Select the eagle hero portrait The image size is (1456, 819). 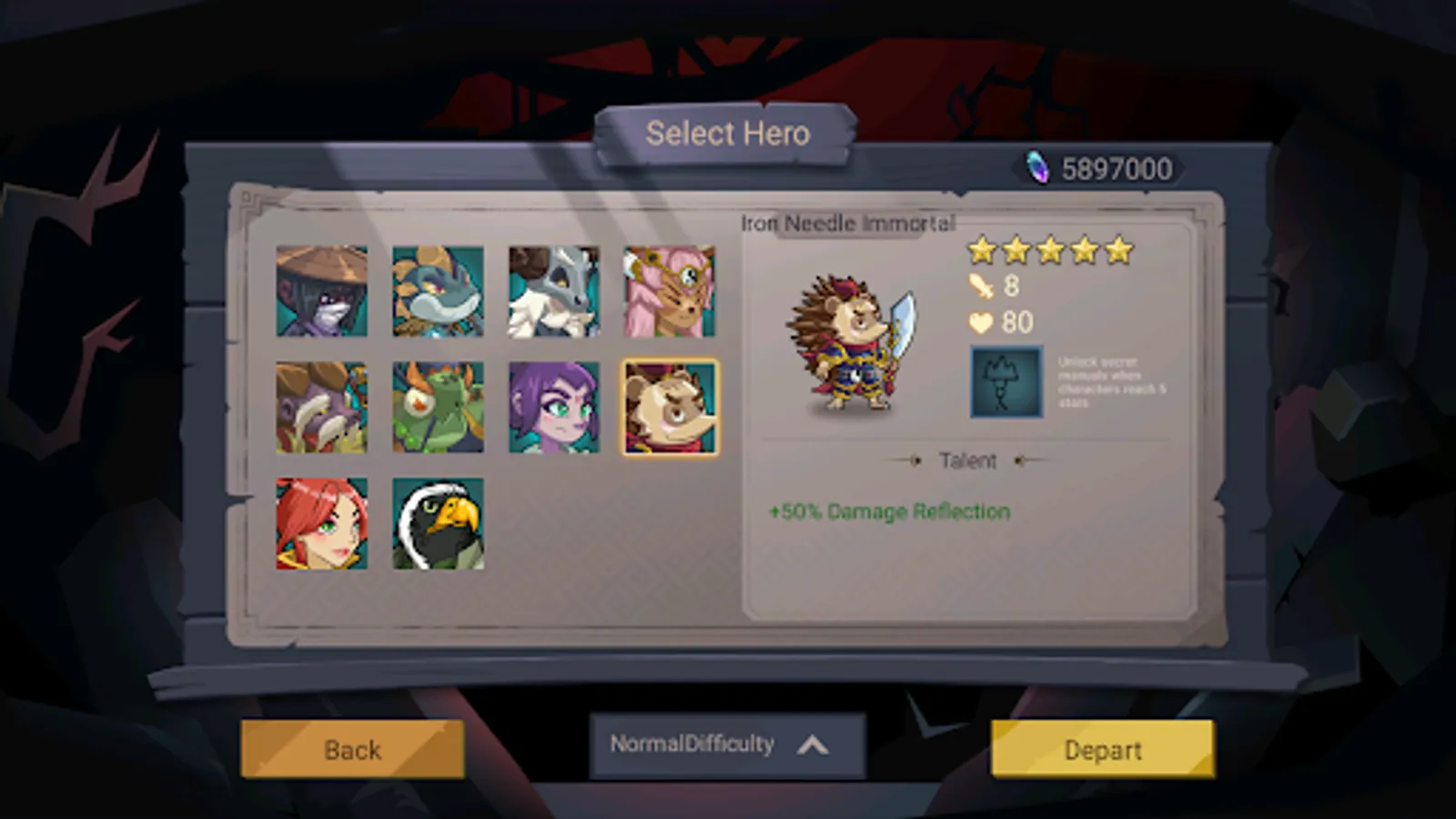click(x=440, y=521)
